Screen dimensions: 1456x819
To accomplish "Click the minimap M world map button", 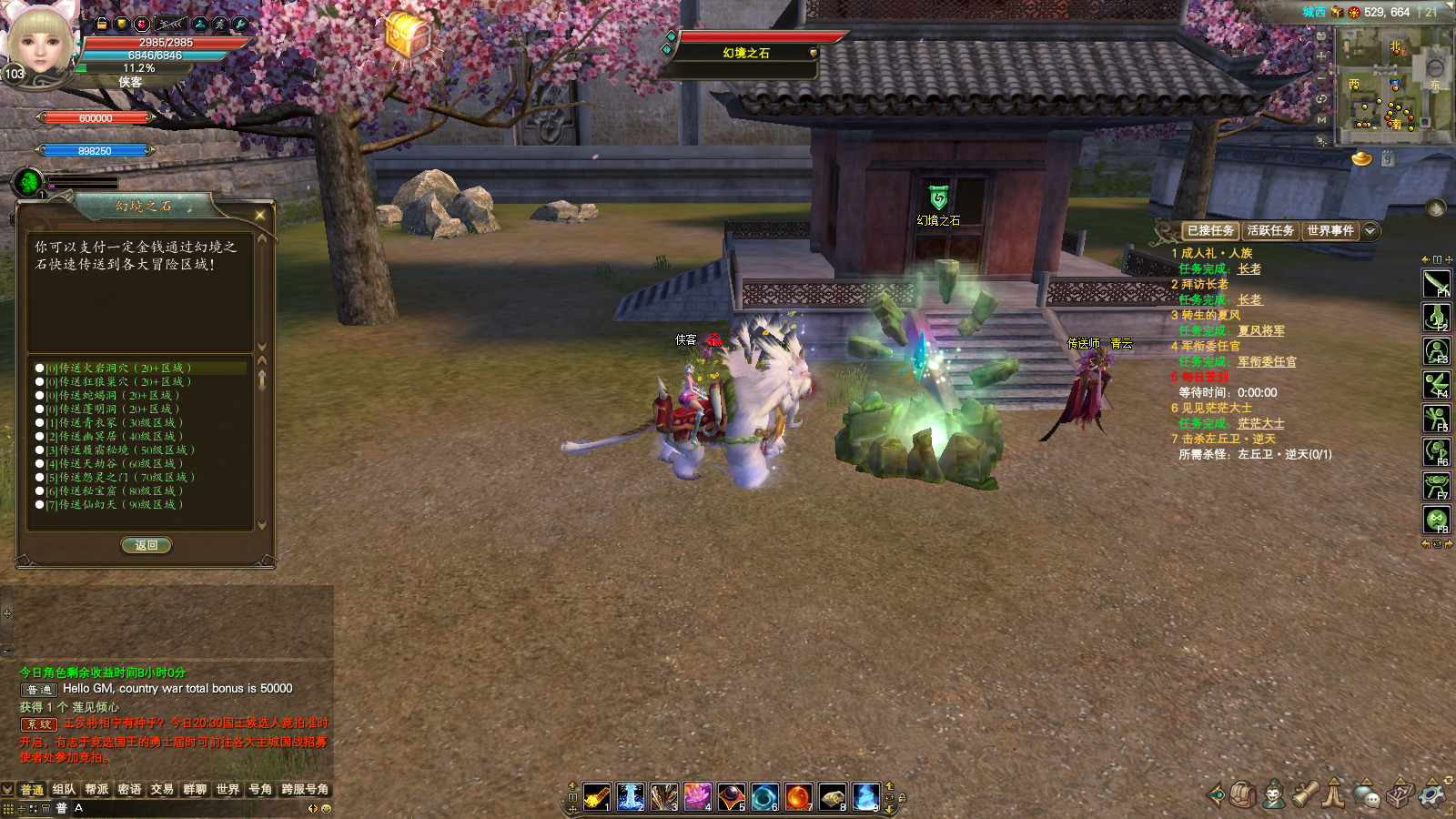I will [1321, 119].
